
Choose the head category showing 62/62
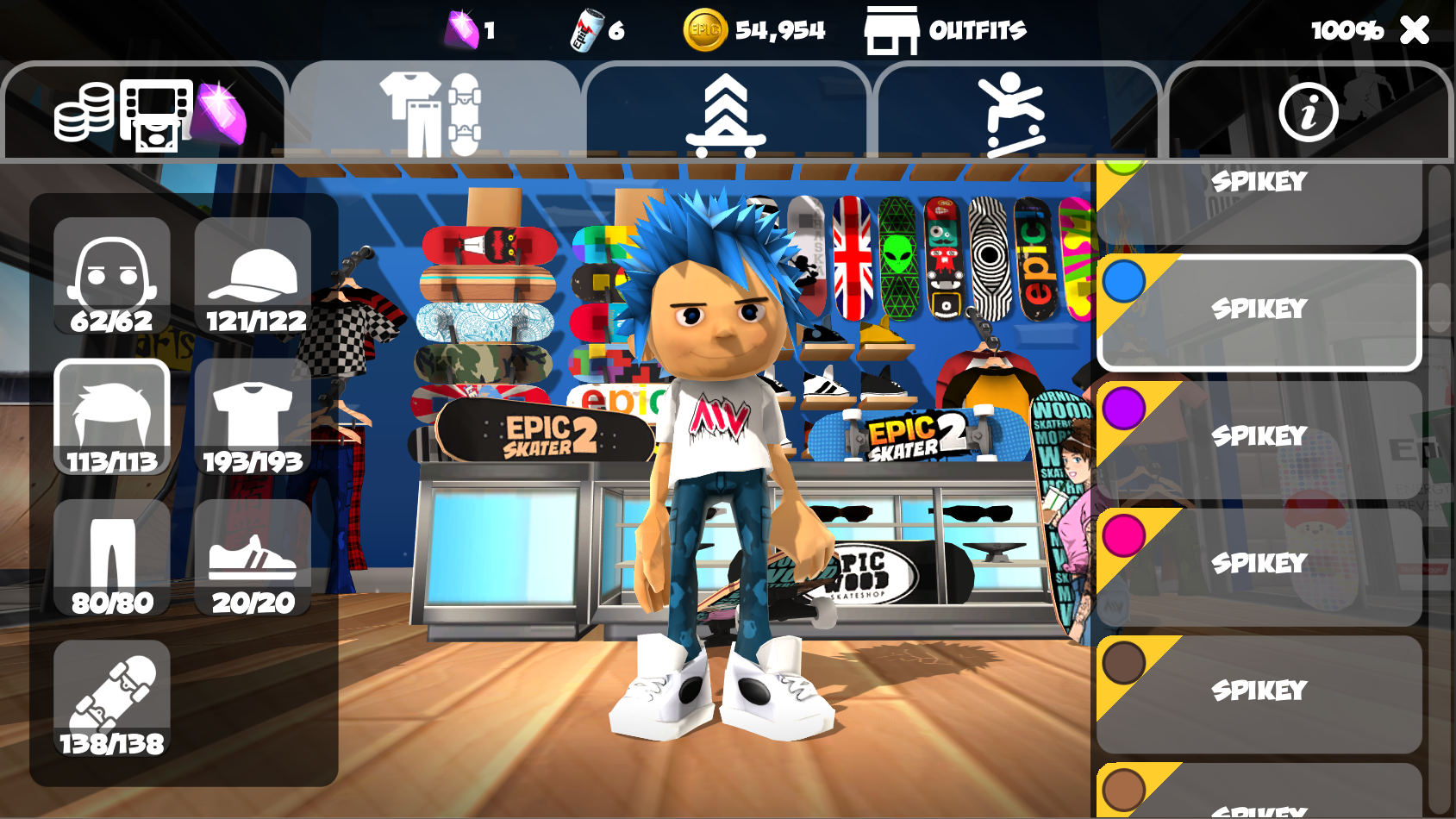coord(112,276)
